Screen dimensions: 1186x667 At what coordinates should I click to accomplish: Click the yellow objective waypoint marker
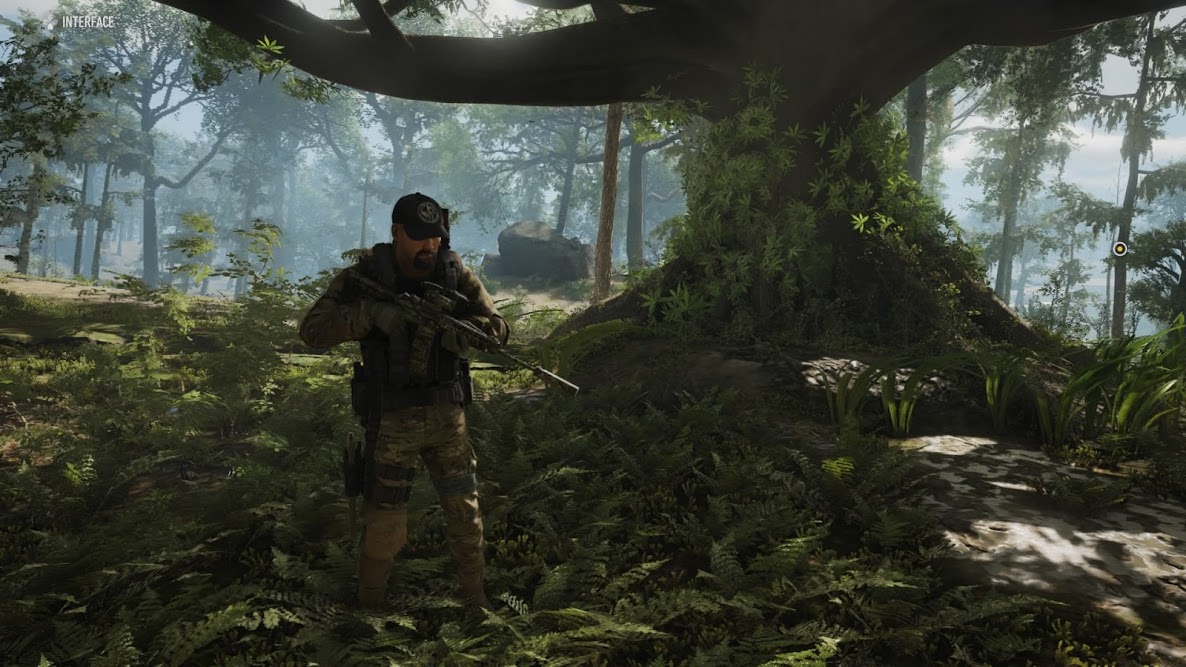(x=1120, y=249)
